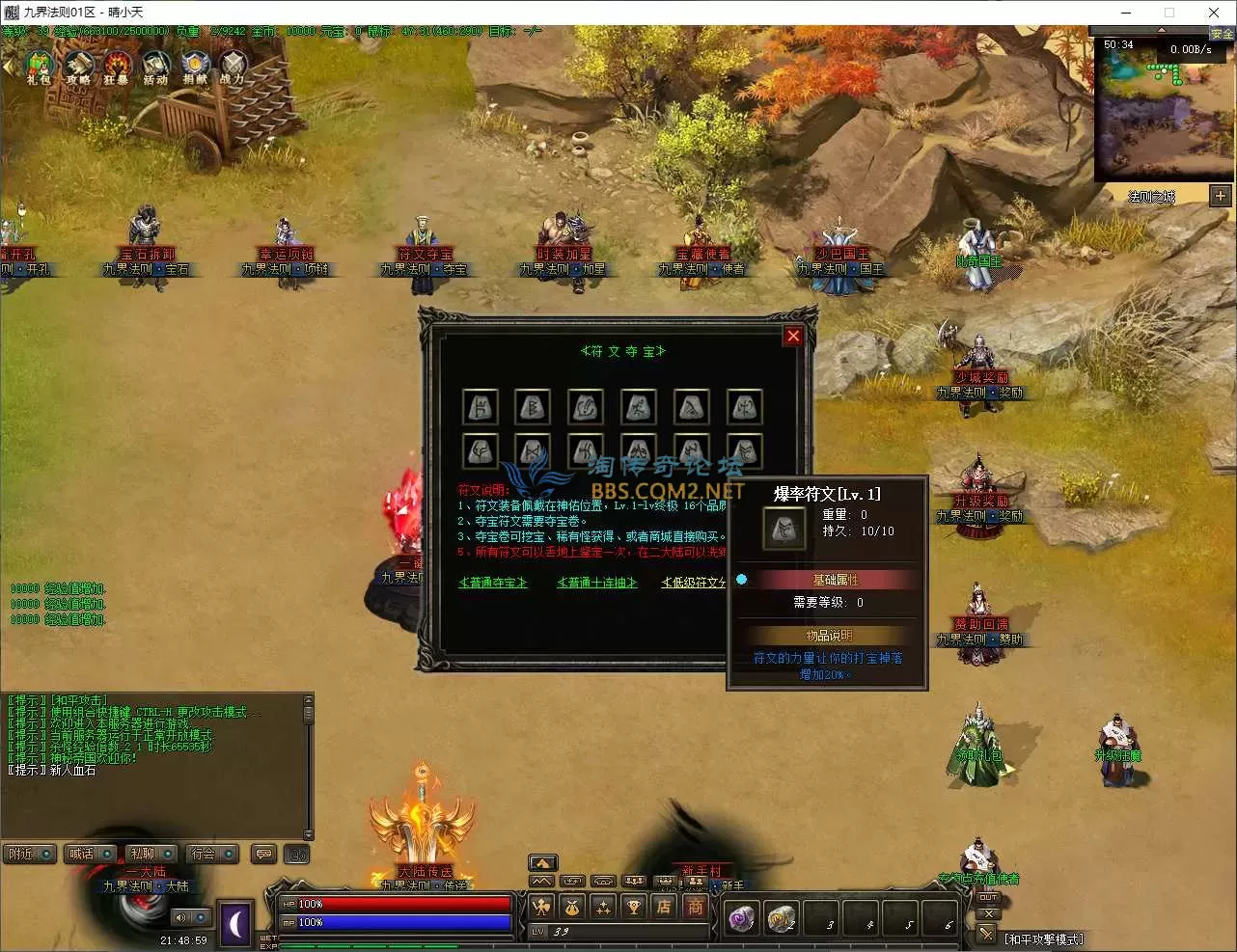Click the minimap in the corner

click(x=1165, y=111)
